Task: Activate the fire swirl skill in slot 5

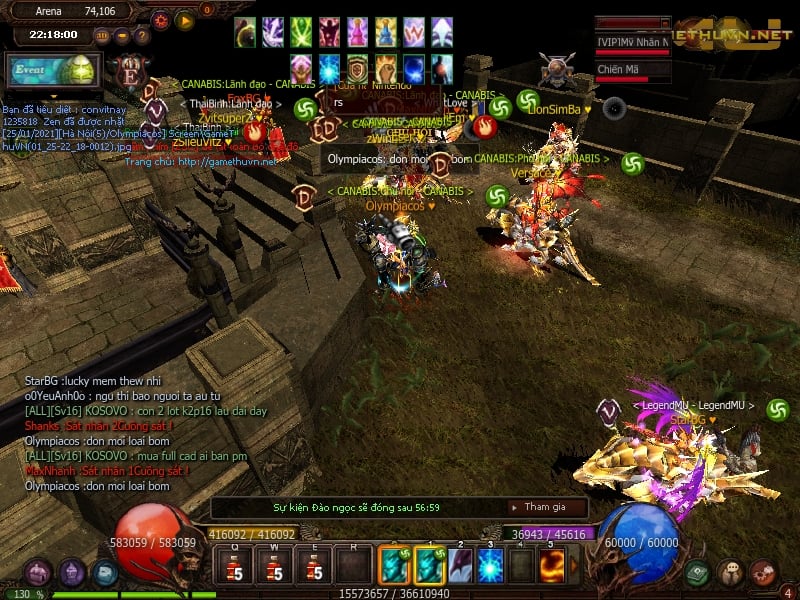Action: pos(552,565)
